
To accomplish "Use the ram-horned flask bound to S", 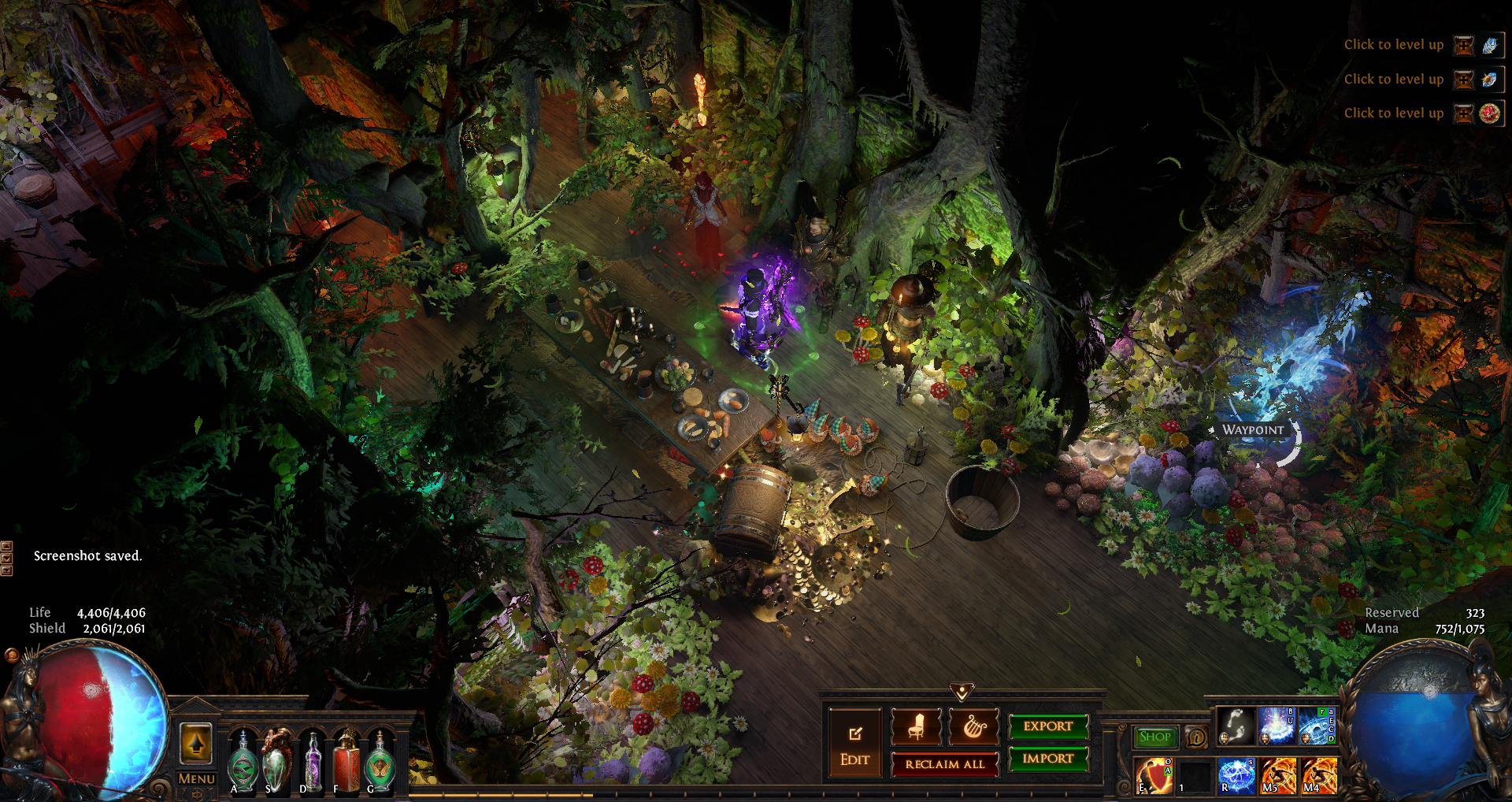I will pos(276,762).
